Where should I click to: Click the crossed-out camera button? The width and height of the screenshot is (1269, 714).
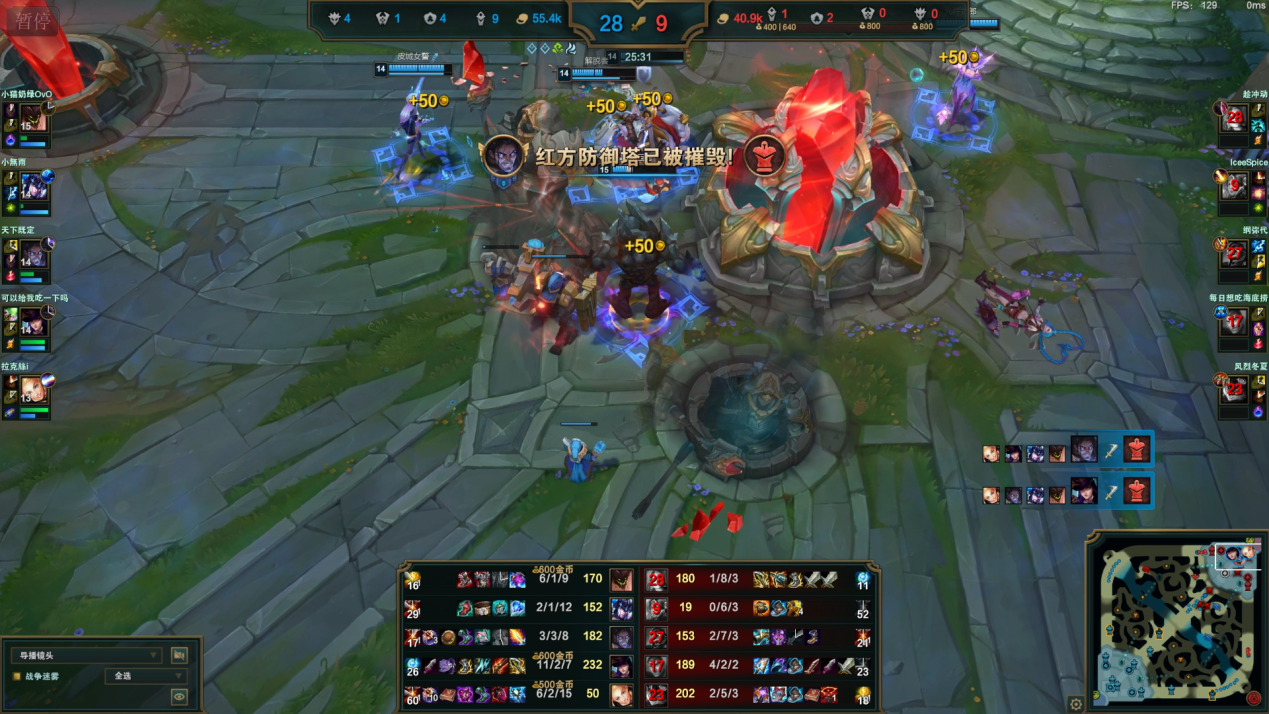click(x=179, y=655)
